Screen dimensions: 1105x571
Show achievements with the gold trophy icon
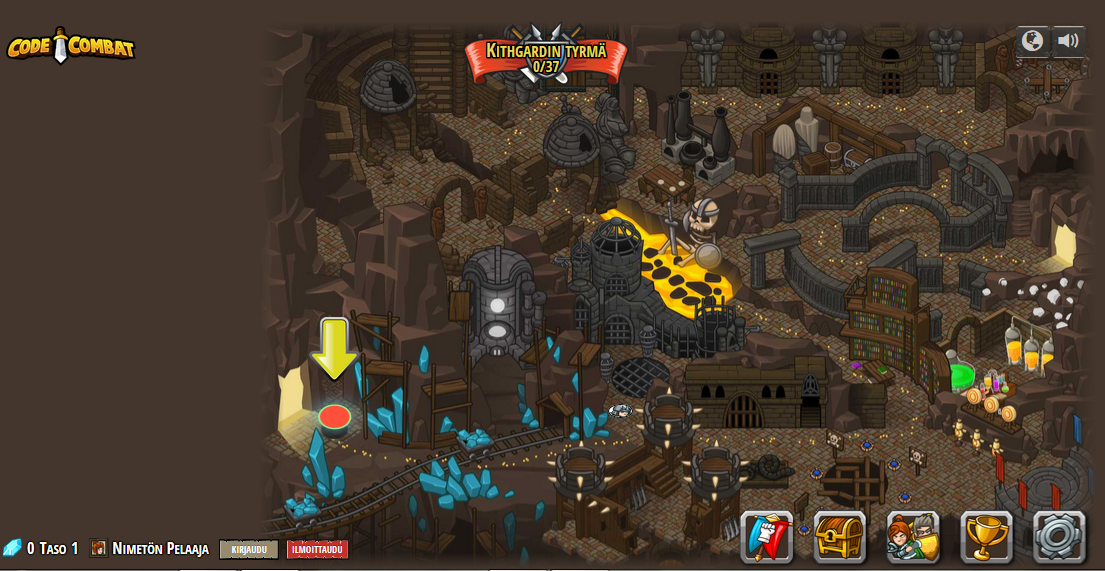986,537
